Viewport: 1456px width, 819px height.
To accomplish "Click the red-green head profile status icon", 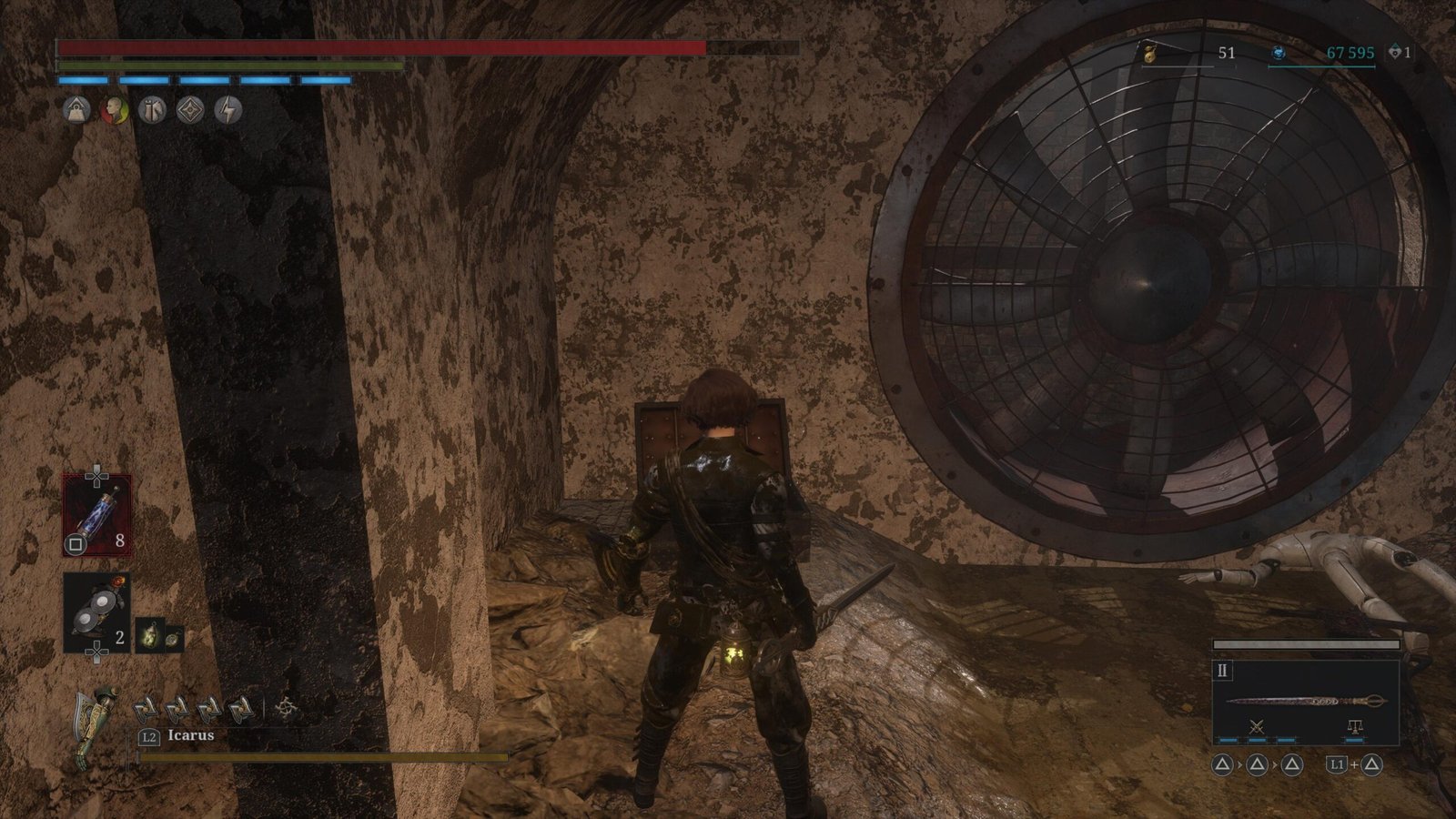I will click(x=114, y=111).
